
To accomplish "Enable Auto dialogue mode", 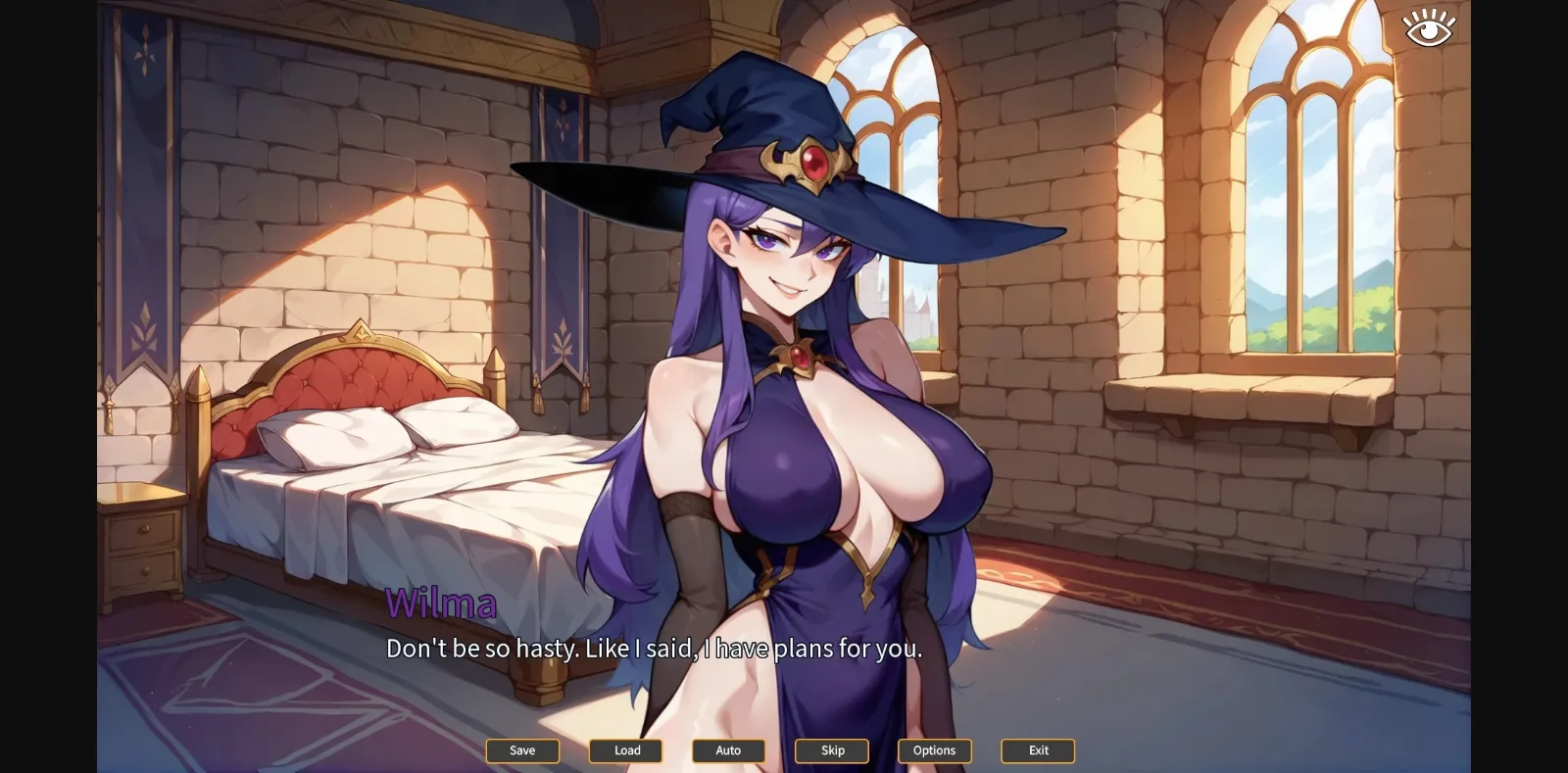I will pyautogui.click(x=728, y=750).
